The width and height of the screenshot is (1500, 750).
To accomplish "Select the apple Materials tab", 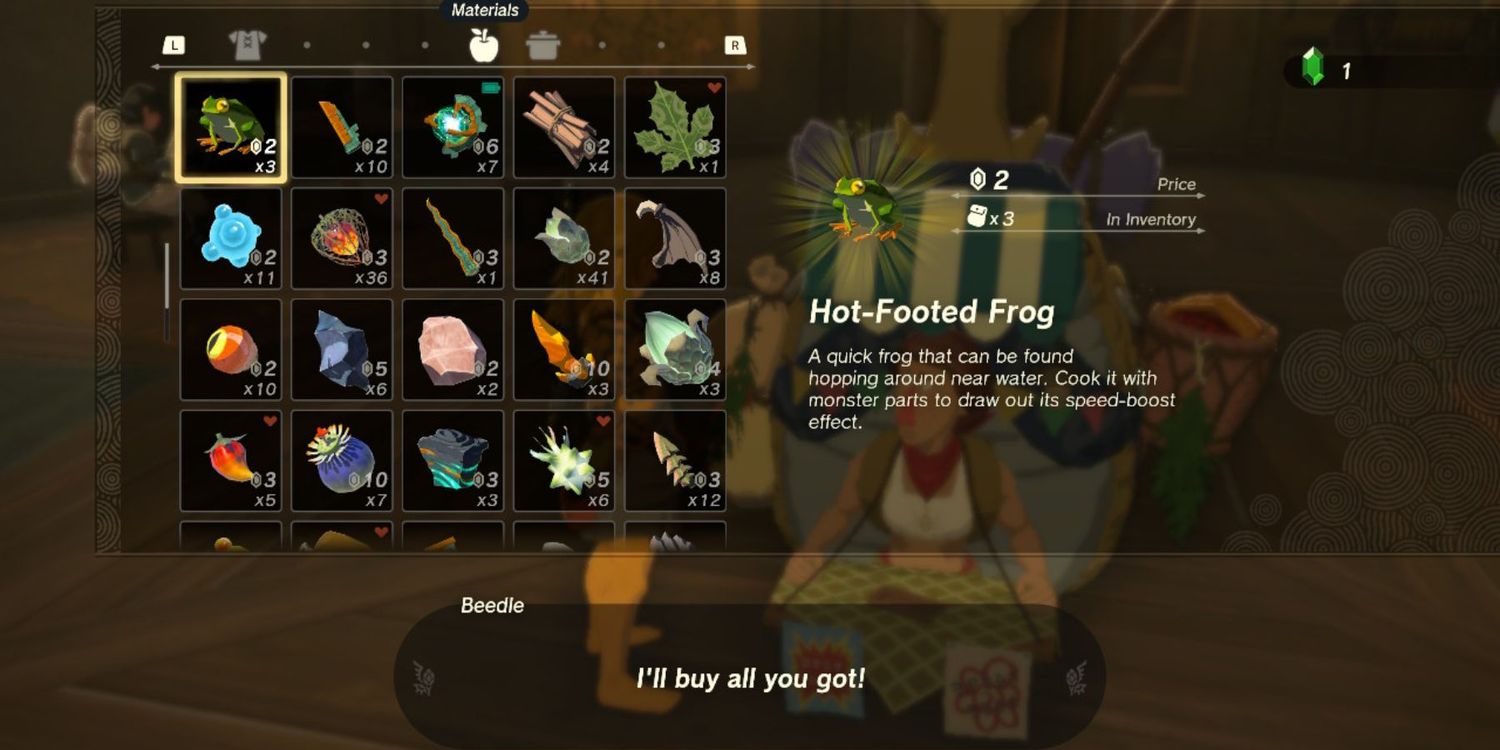I will click(x=484, y=45).
